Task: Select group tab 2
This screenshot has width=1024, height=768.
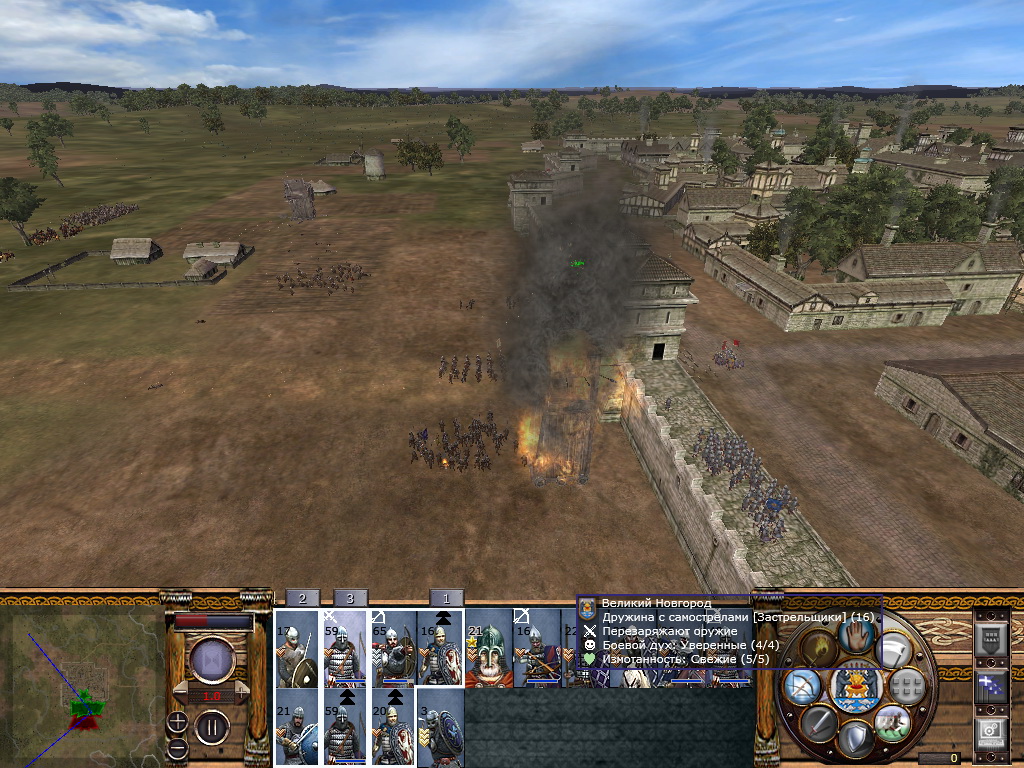Action: pos(302,598)
